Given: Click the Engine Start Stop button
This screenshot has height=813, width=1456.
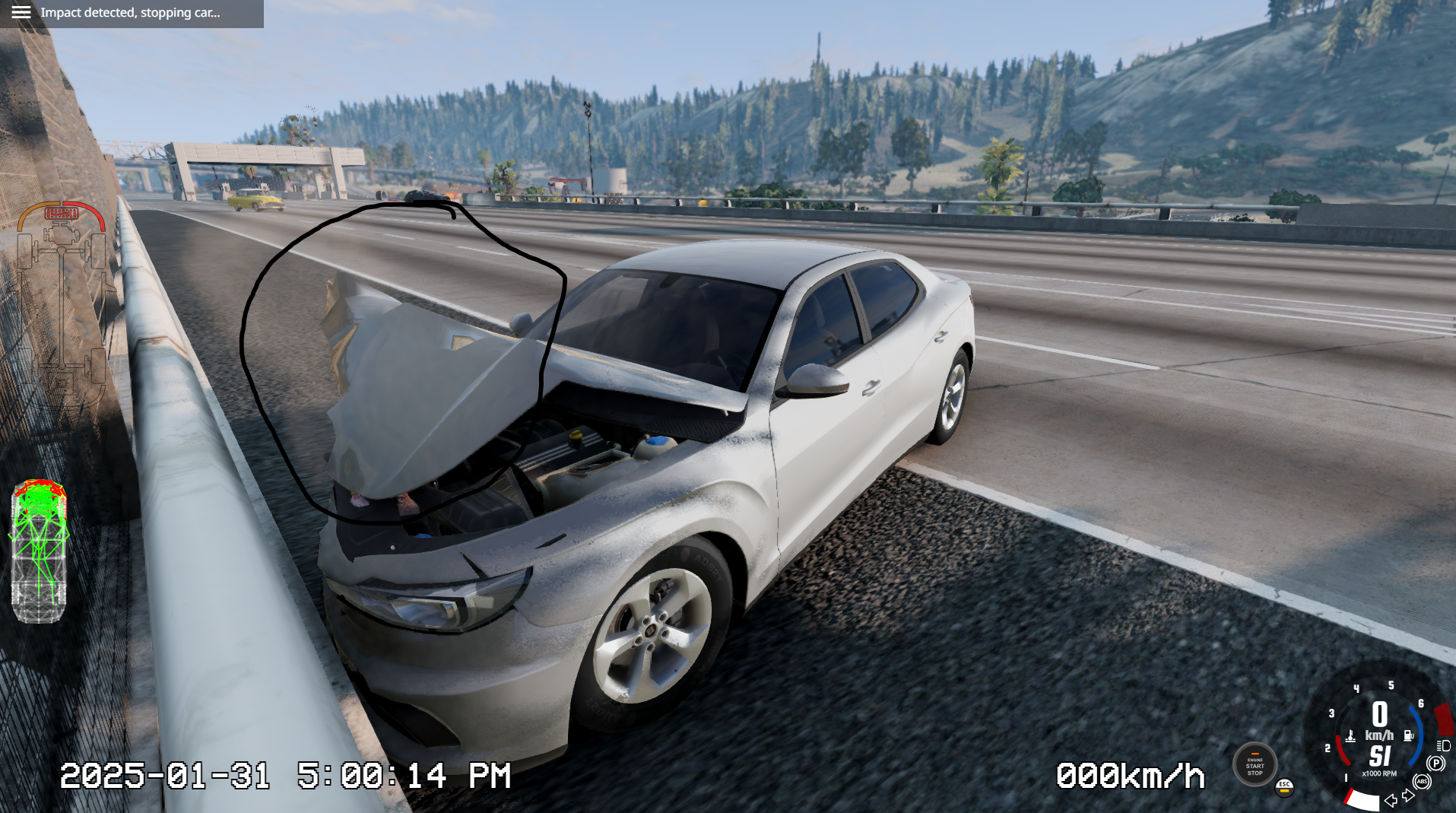Looking at the screenshot, I should (x=1255, y=764).
